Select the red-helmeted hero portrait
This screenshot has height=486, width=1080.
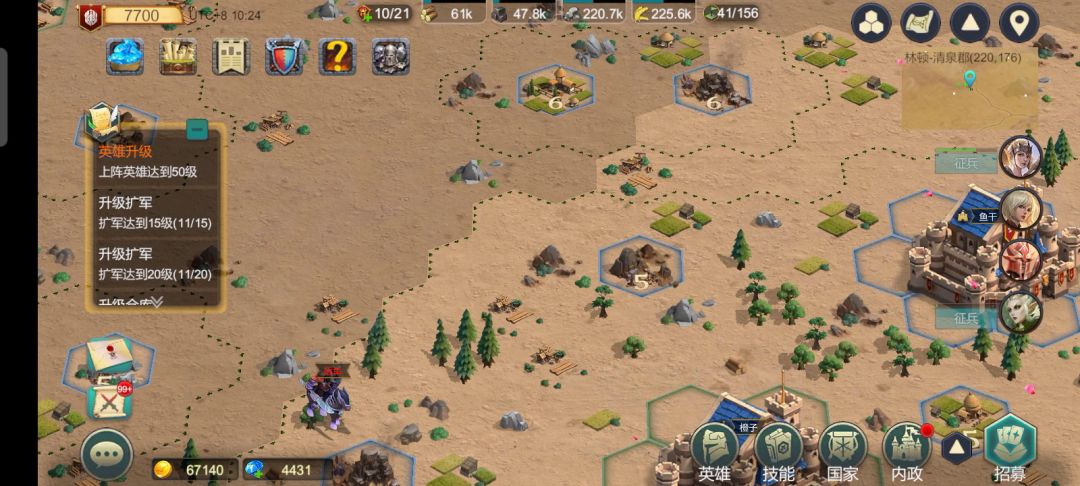(x=1020, y=260)
